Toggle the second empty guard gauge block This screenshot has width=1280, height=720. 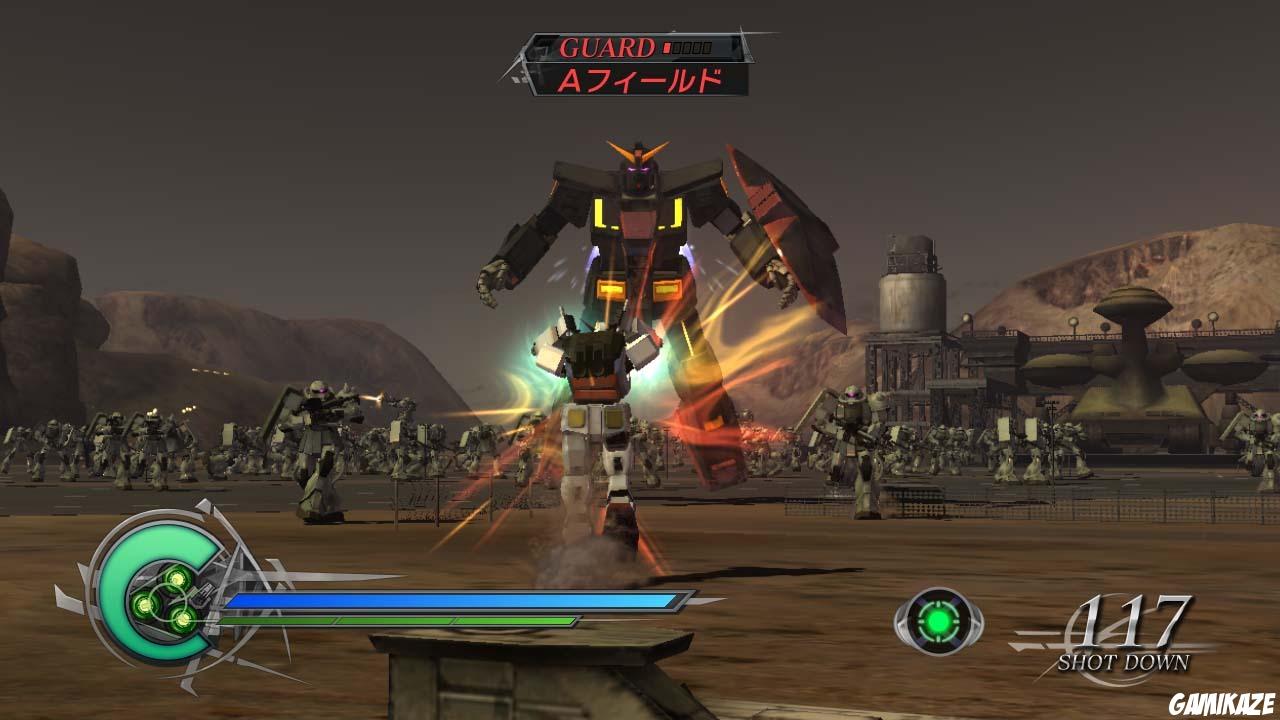[689, 47]
